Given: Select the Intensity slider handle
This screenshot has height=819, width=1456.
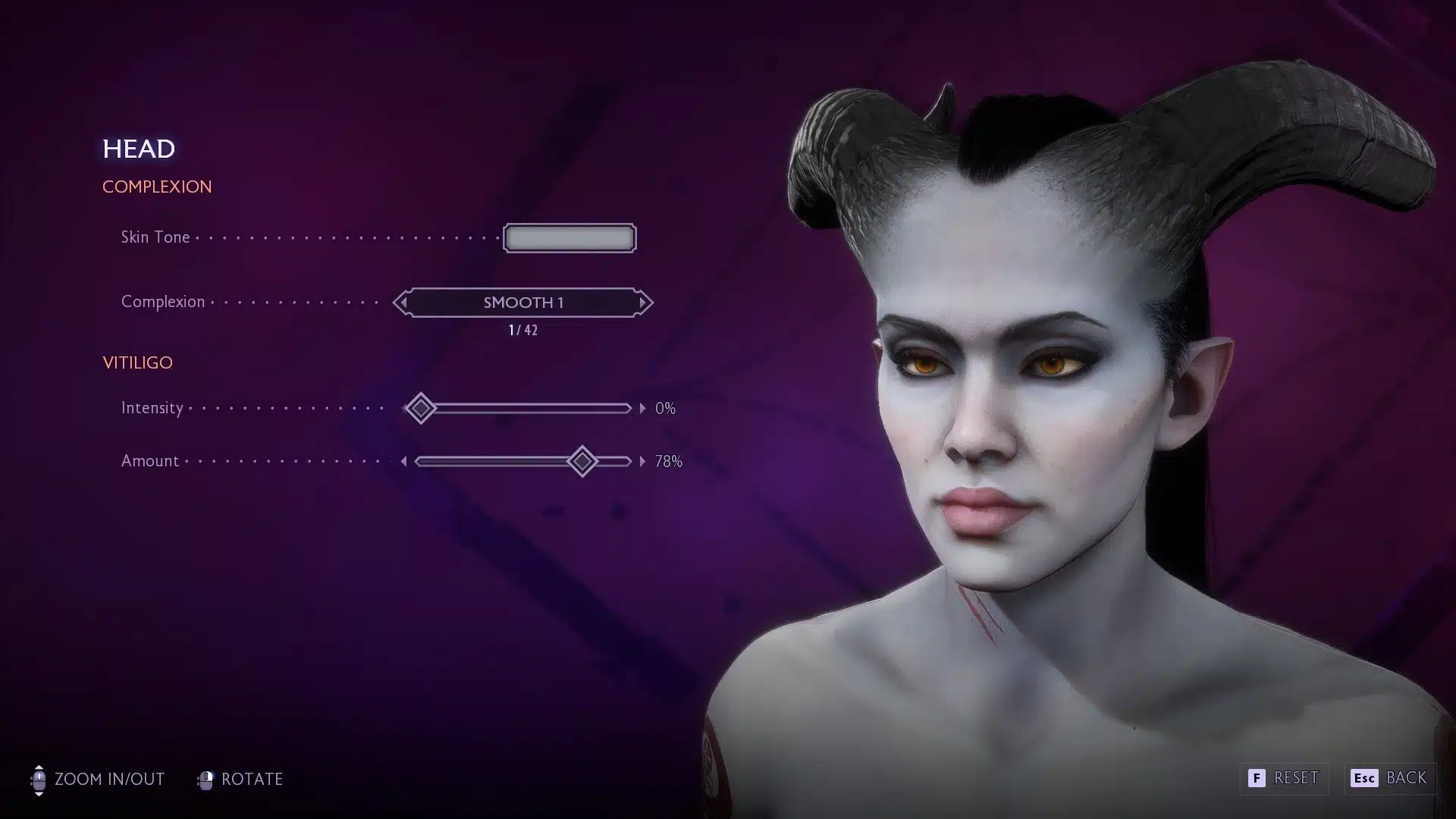Looking at the screenshot, I should (421, 408).
